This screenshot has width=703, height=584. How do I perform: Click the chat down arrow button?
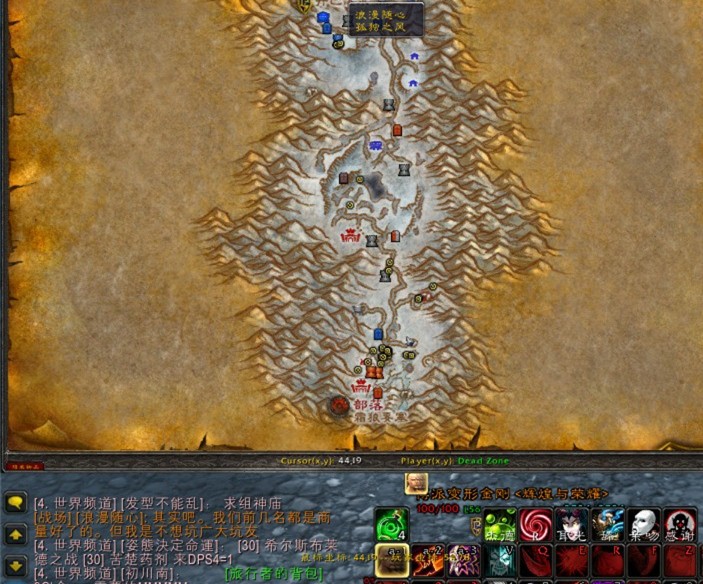pos(15,564)
